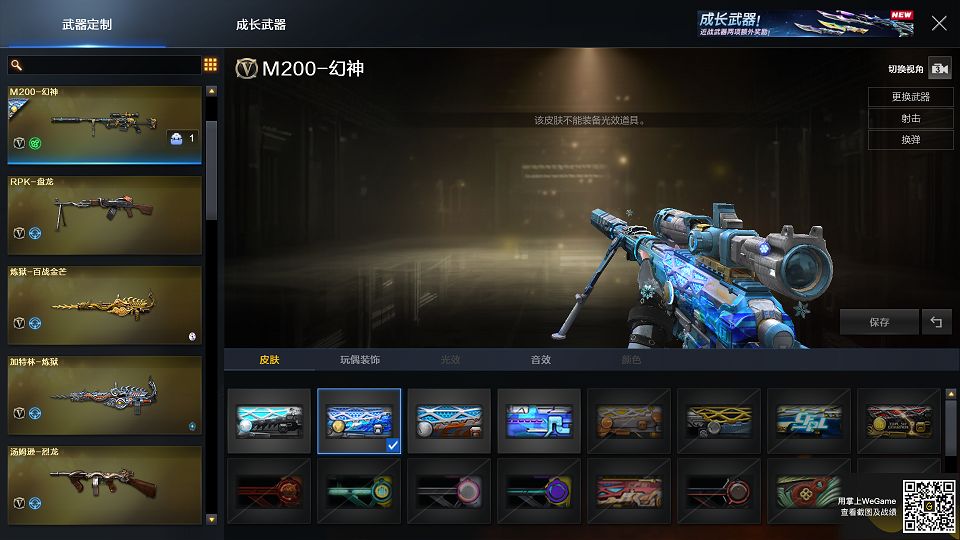Click the 切换视角 camera button

click(x=939, y=69)
